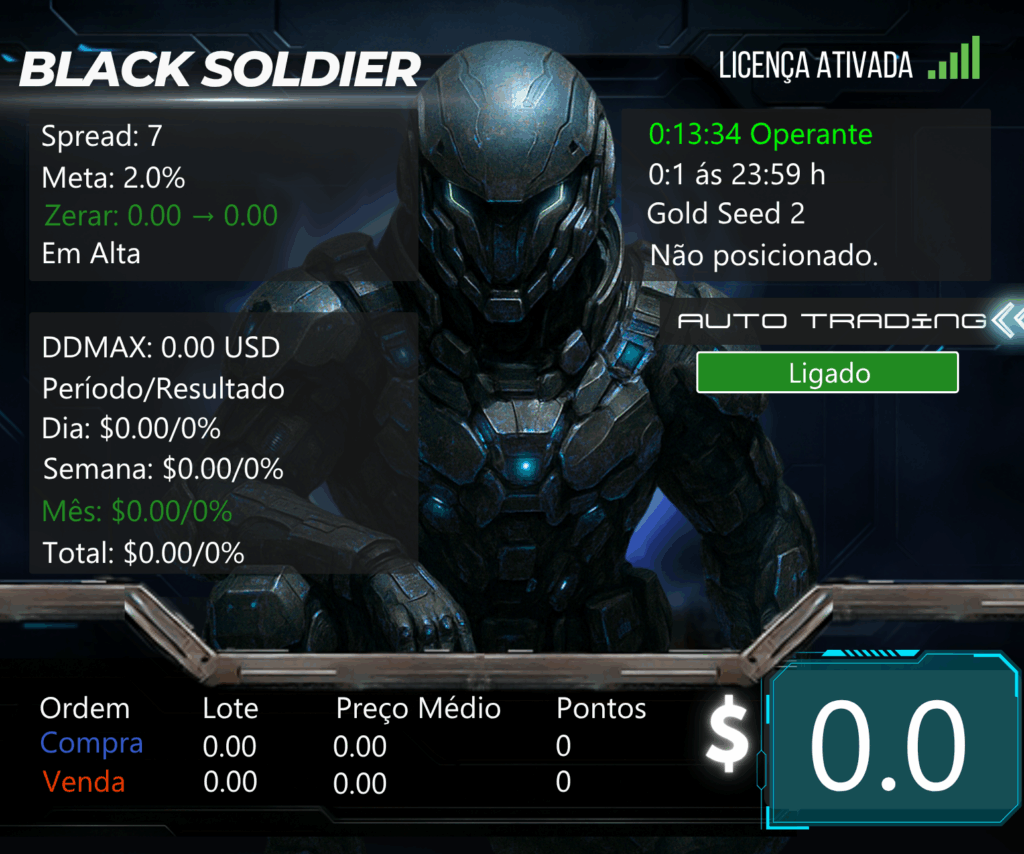Click the double chevron beside Auto Trading
This screenshot has height=854, width=1024.
pyautogui.click(x=1008, y=320)
